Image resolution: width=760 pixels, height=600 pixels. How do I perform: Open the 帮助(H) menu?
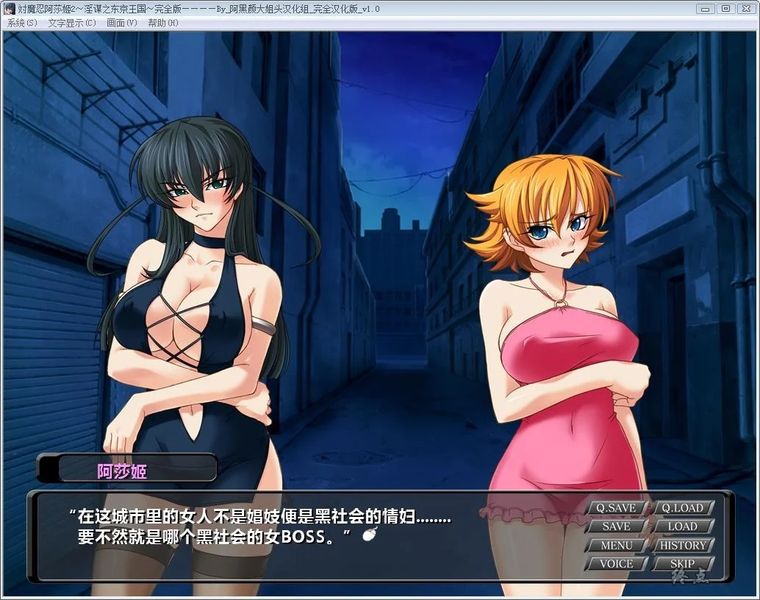coord(163,23)
